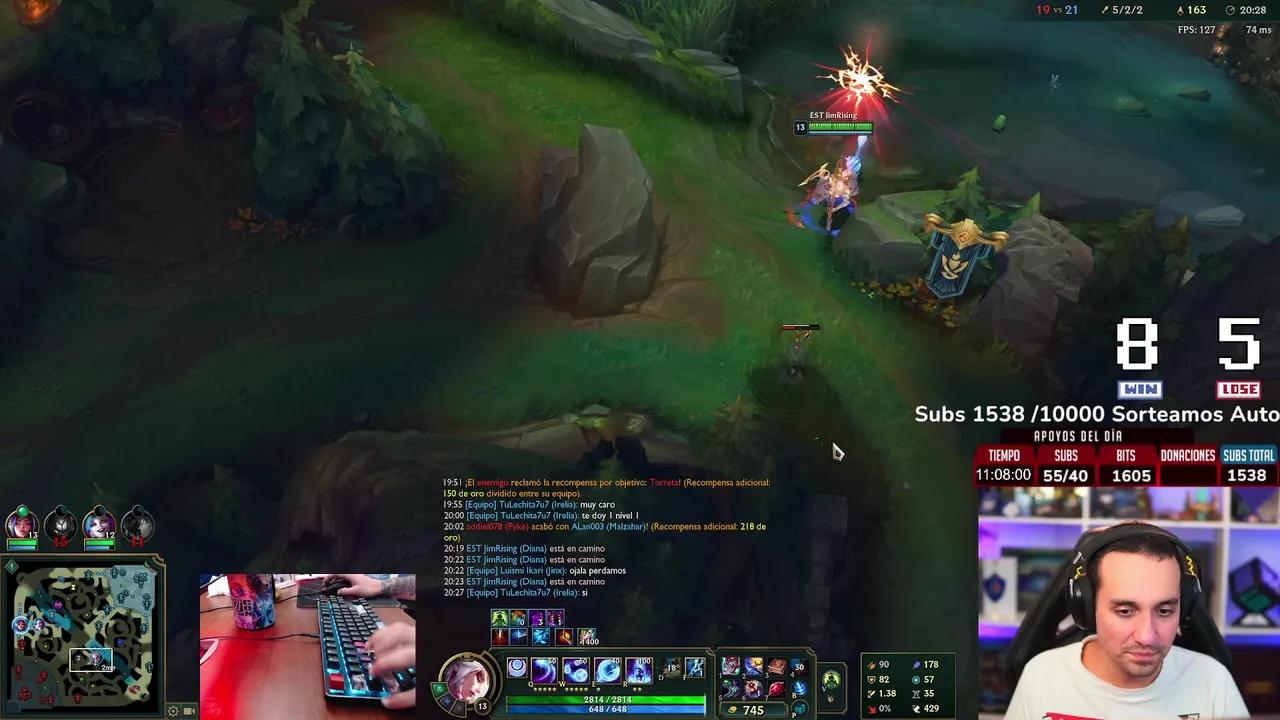This screenshot has width=1280, height=720.
Task: Toggle the settings icon at bottom-left corner
Action: 172,711
